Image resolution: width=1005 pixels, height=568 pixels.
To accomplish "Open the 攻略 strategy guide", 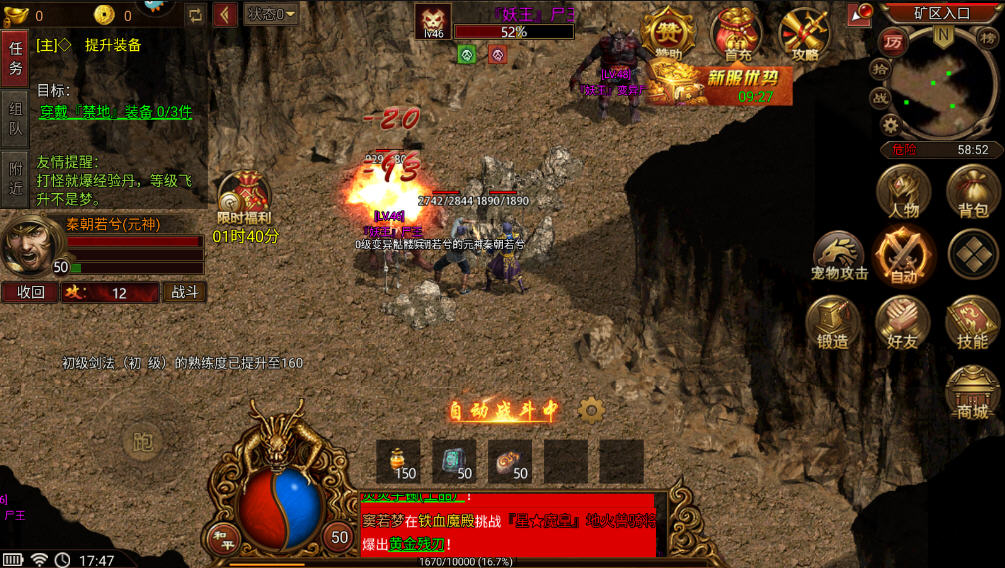I will (805, 34).
